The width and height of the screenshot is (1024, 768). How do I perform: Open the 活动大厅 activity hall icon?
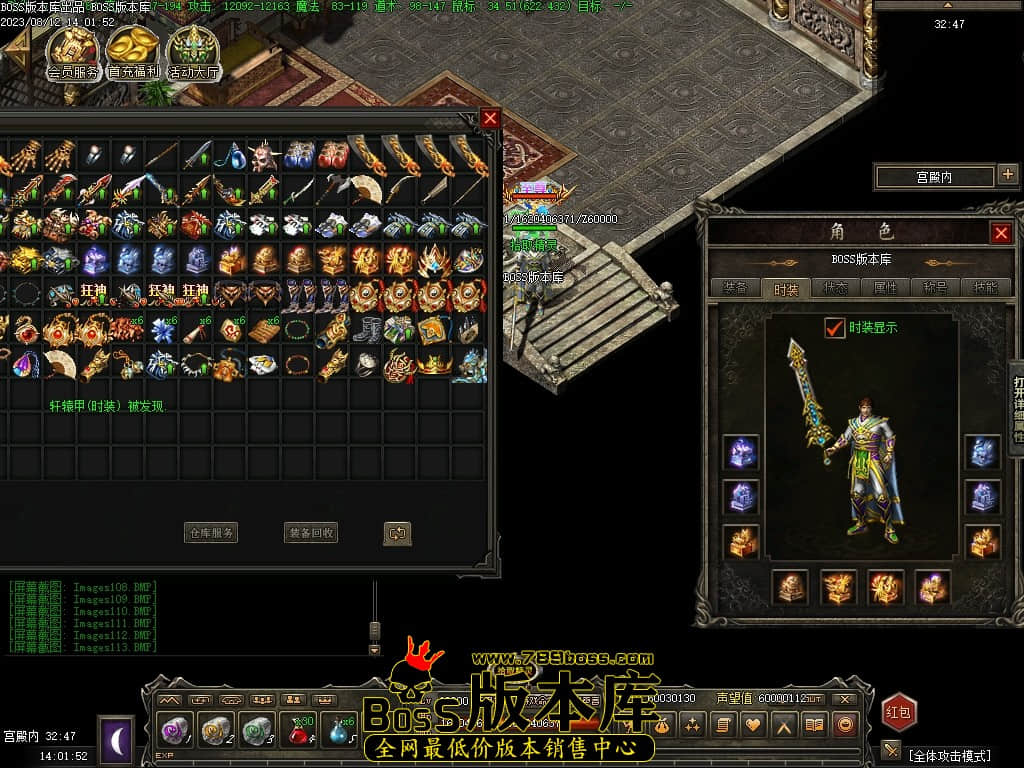point(193,52)
